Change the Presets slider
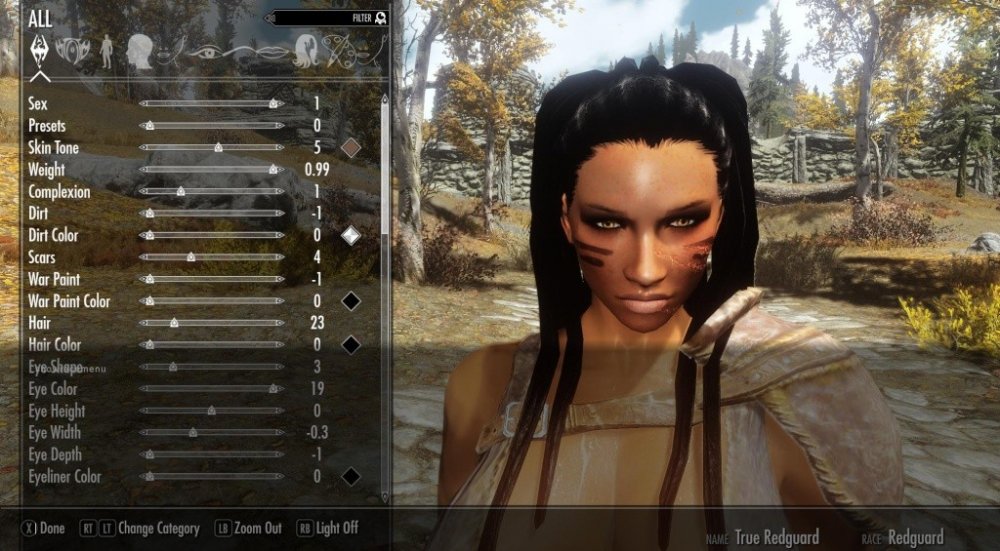This screenshot has height=551, width=1000. (150, 126)
